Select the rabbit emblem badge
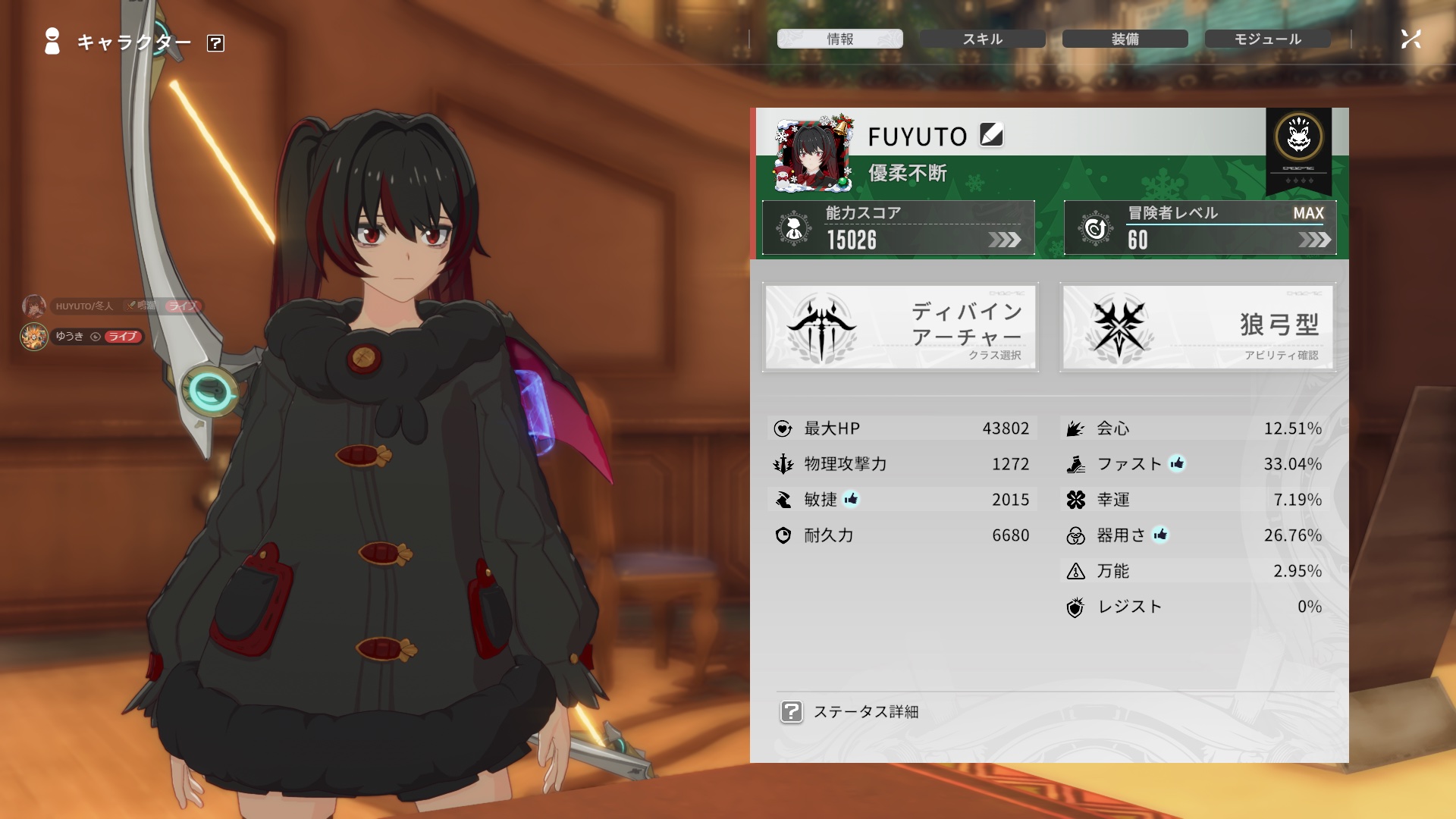The image size is (1456, 819). point(1298,138)
